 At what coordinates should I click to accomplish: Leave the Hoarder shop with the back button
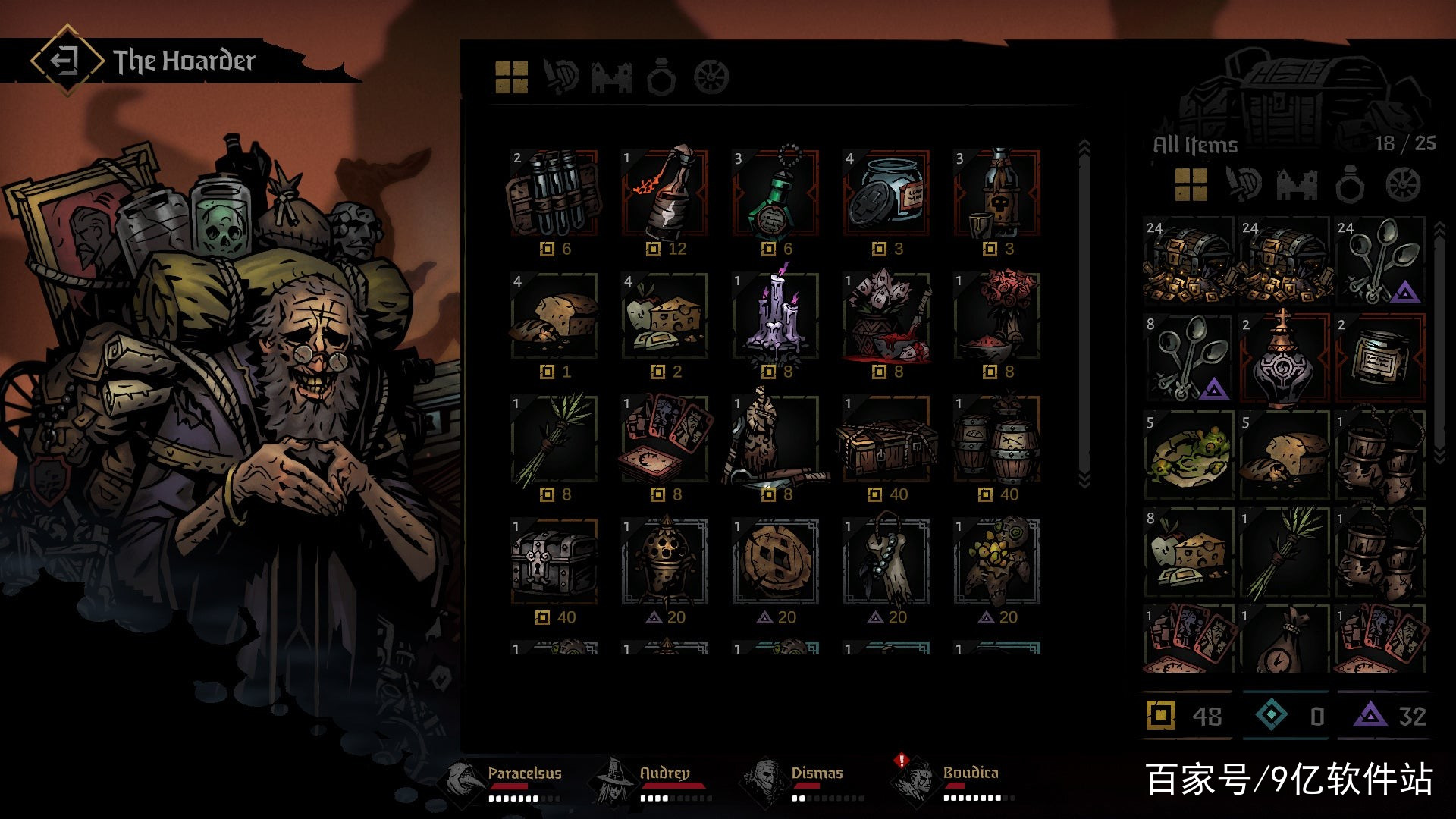click(x=67, y=60)
